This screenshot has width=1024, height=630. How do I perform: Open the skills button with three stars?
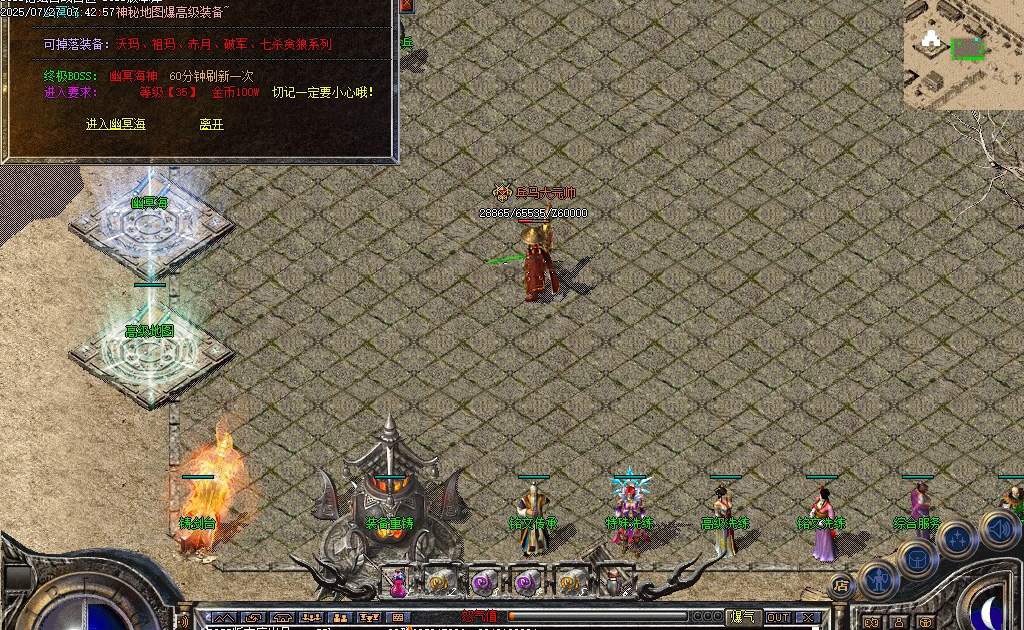click(957, 540)
